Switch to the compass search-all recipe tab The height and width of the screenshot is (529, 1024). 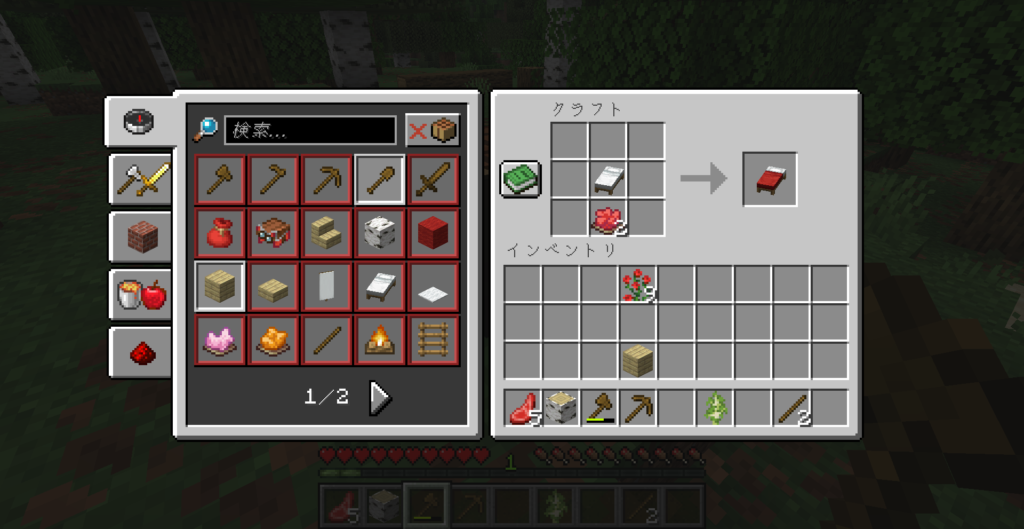coord(139,122)
